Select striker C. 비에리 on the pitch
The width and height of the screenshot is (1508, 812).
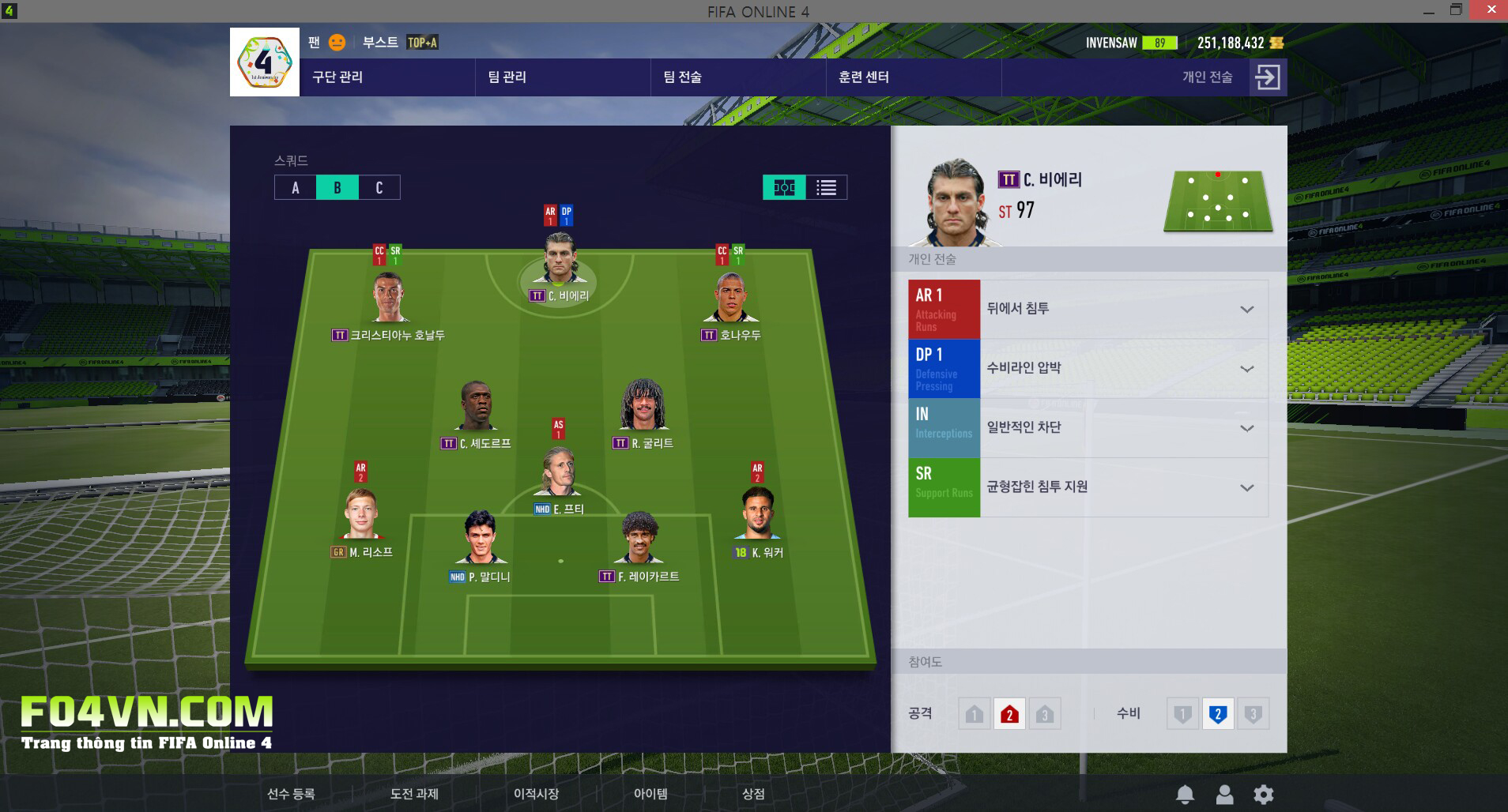[559, 261]
